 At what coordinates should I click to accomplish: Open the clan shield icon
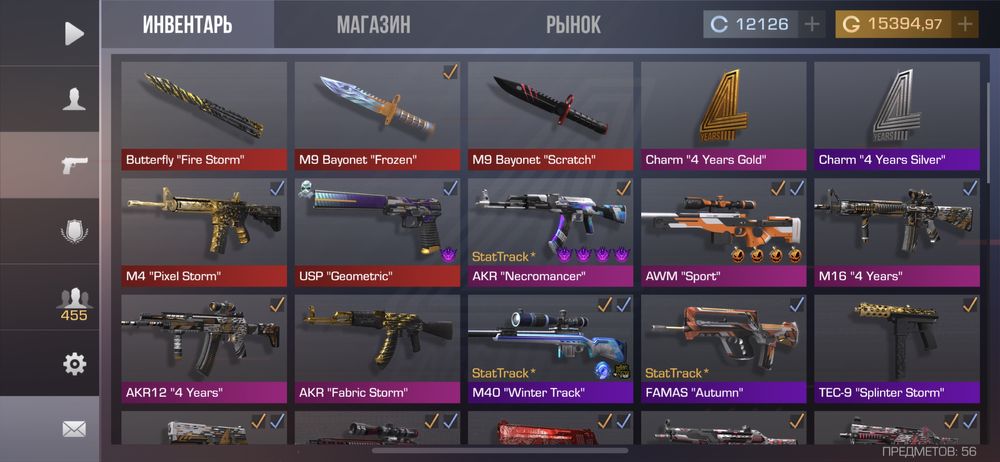[x=74, y=231]
